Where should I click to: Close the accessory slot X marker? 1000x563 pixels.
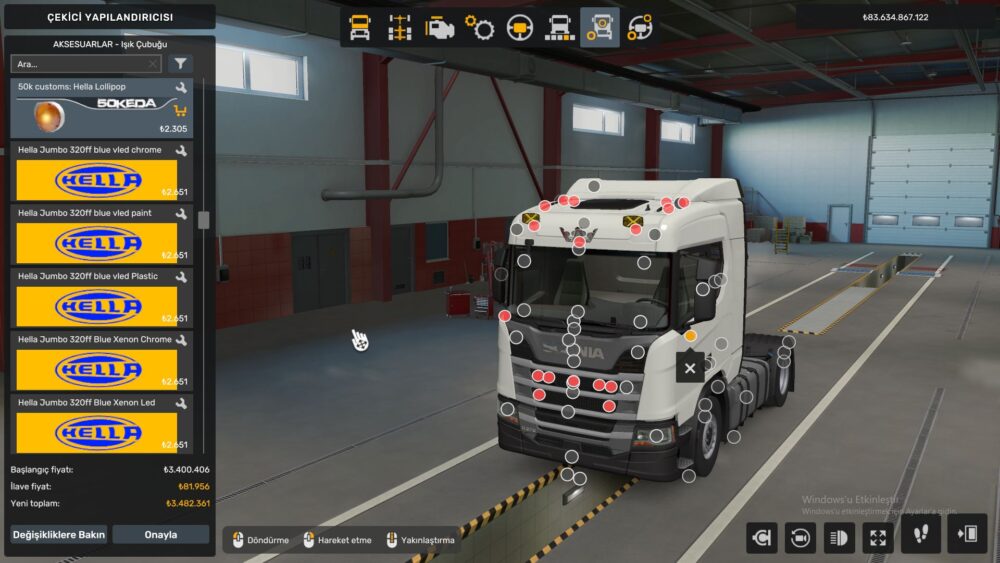689,369
